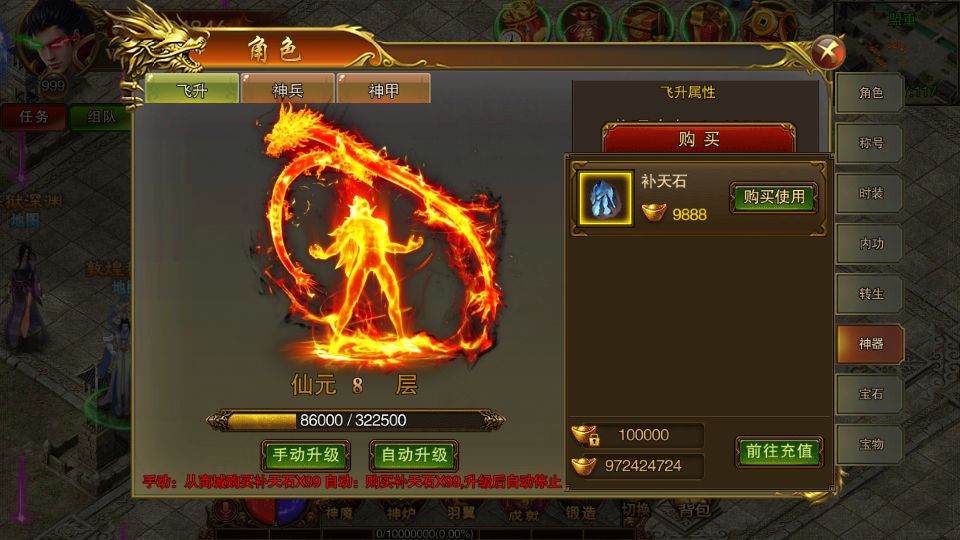
Task: Open the 宝石 gems section
Action: pyautogui.click(x=871, y=394)
